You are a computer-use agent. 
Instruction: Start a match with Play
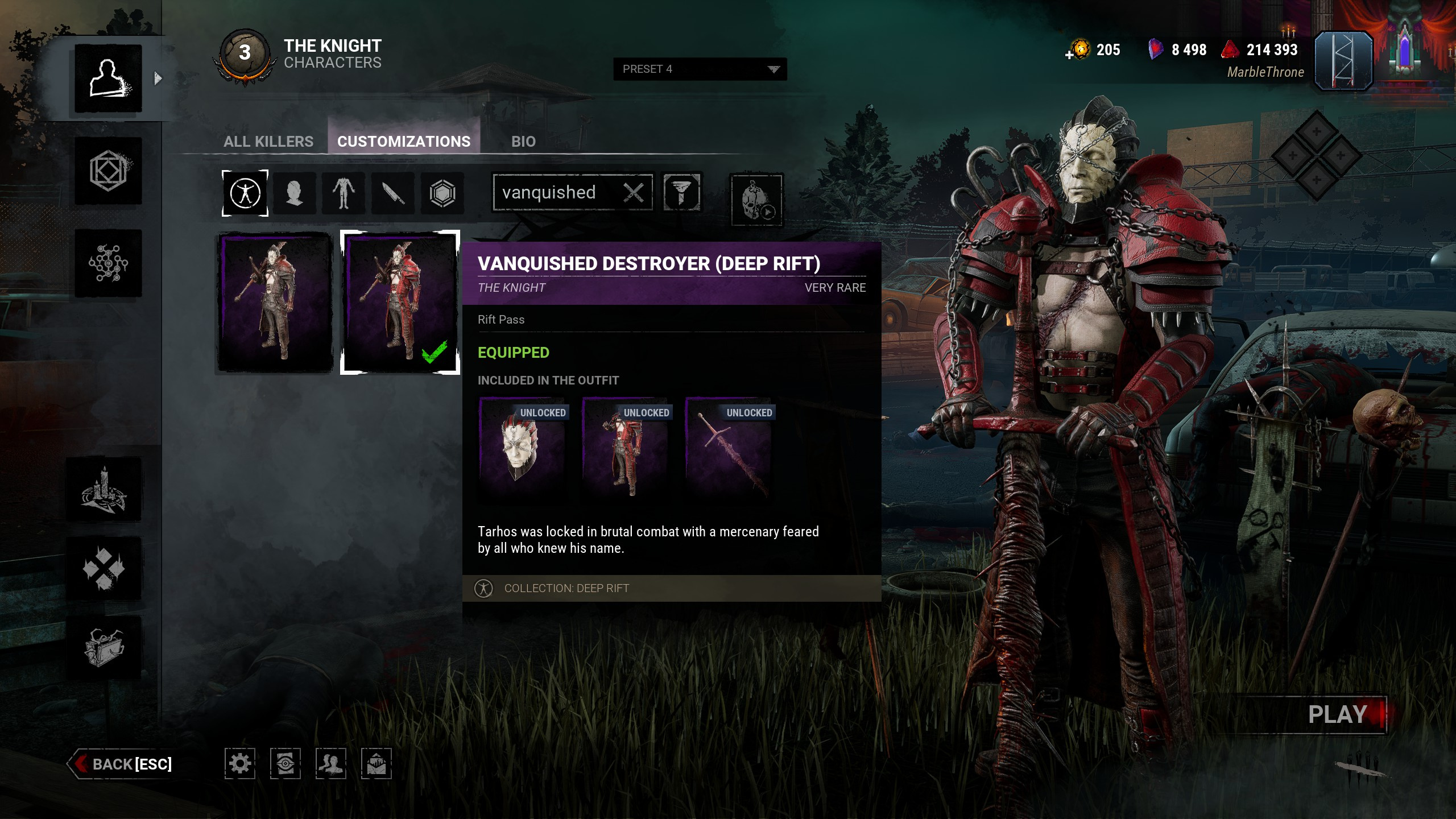[1337, 714]
